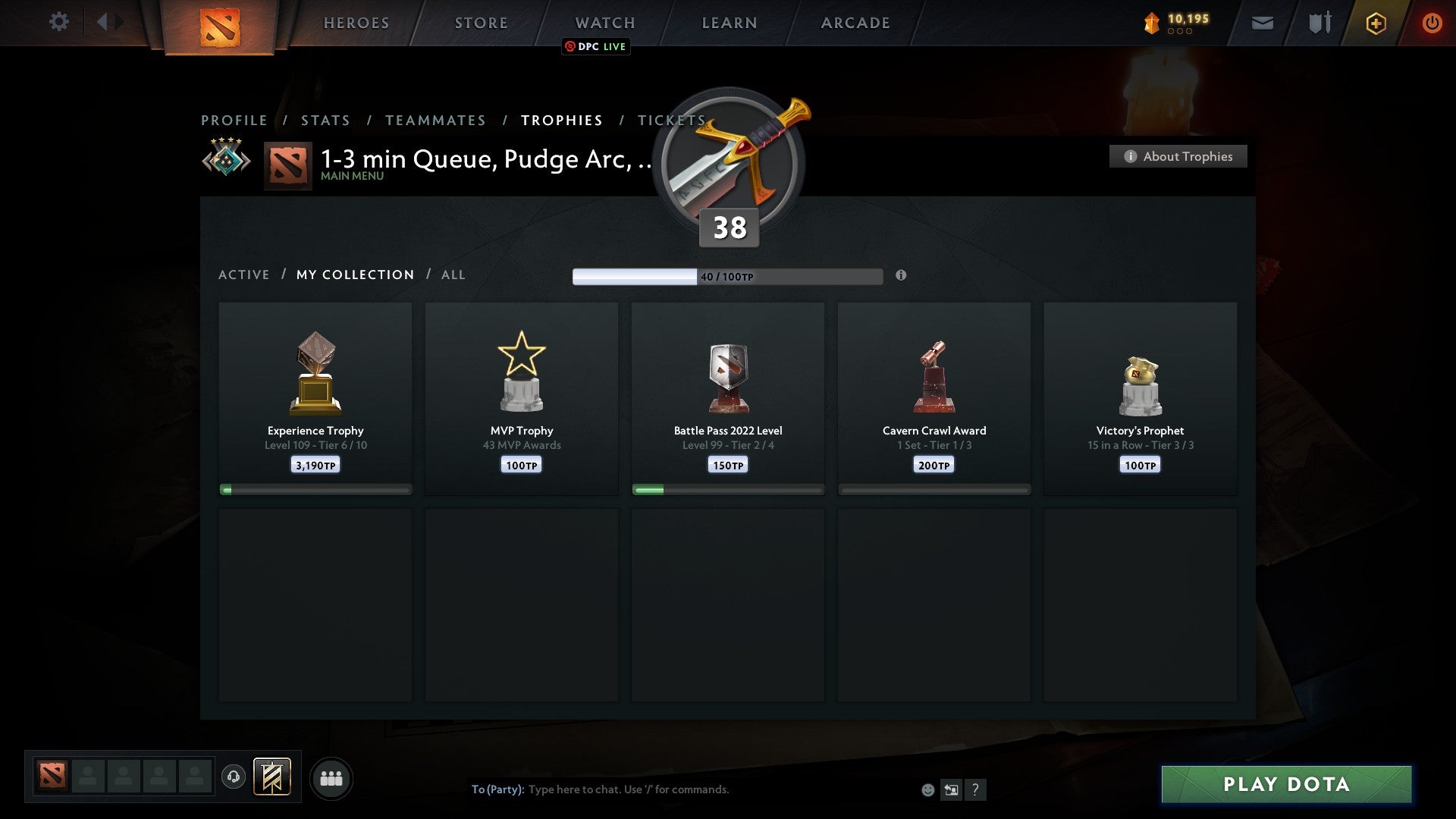Click the trophy info circle icon beside progress bar

[901, 276]
